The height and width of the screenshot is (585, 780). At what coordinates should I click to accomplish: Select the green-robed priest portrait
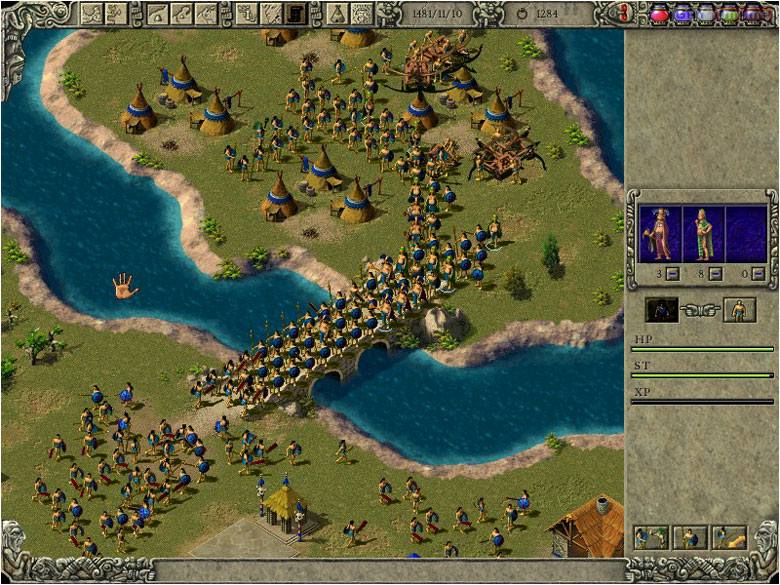pos(703,233)
